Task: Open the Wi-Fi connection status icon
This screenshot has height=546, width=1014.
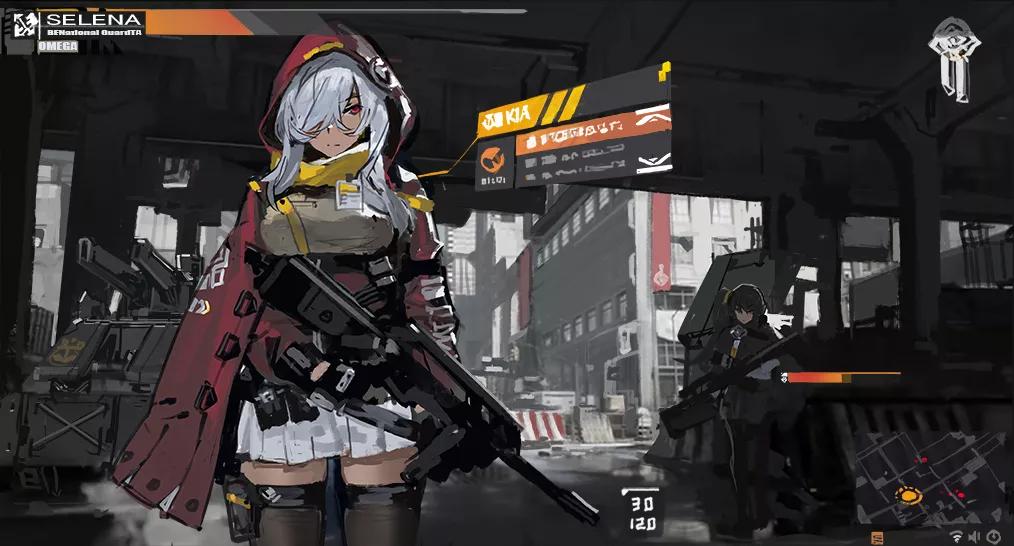Action: point(956,538)
